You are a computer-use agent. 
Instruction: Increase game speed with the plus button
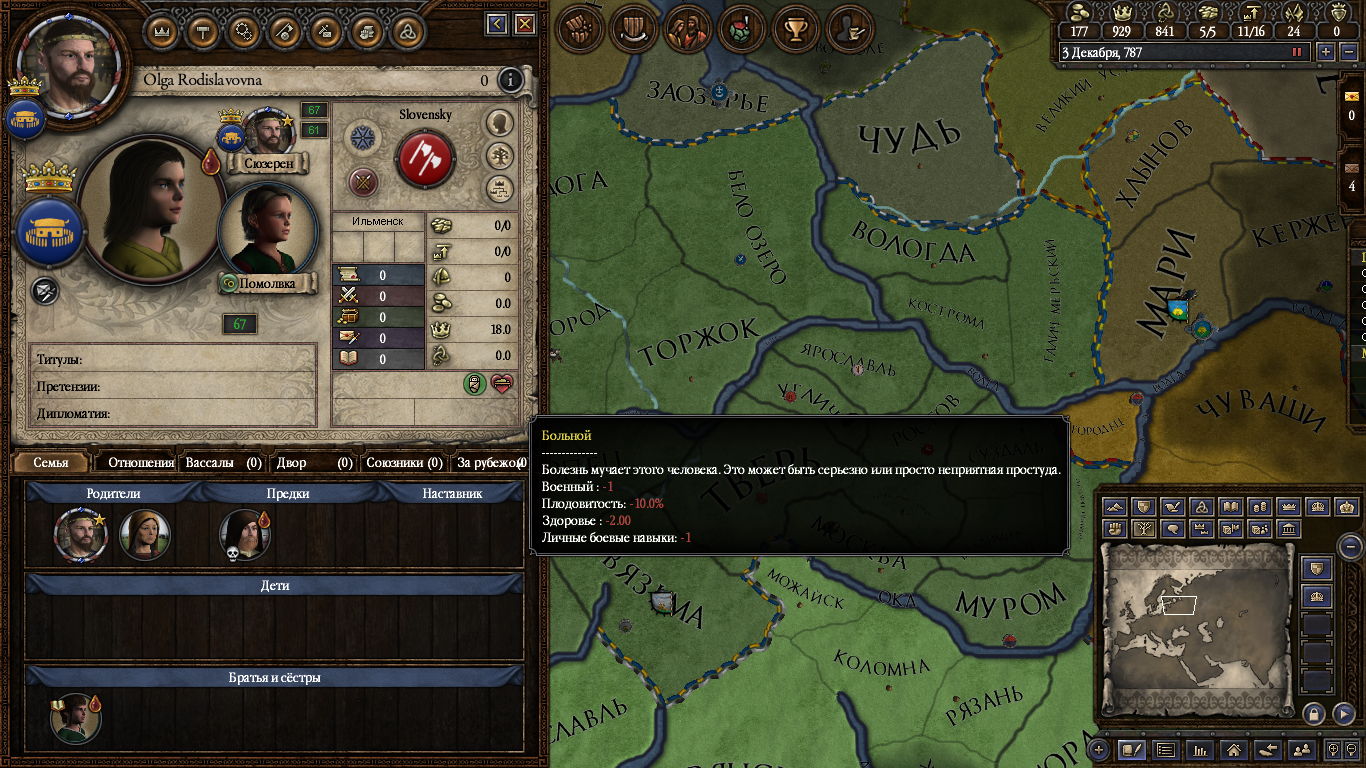(x=1326, y=52)
